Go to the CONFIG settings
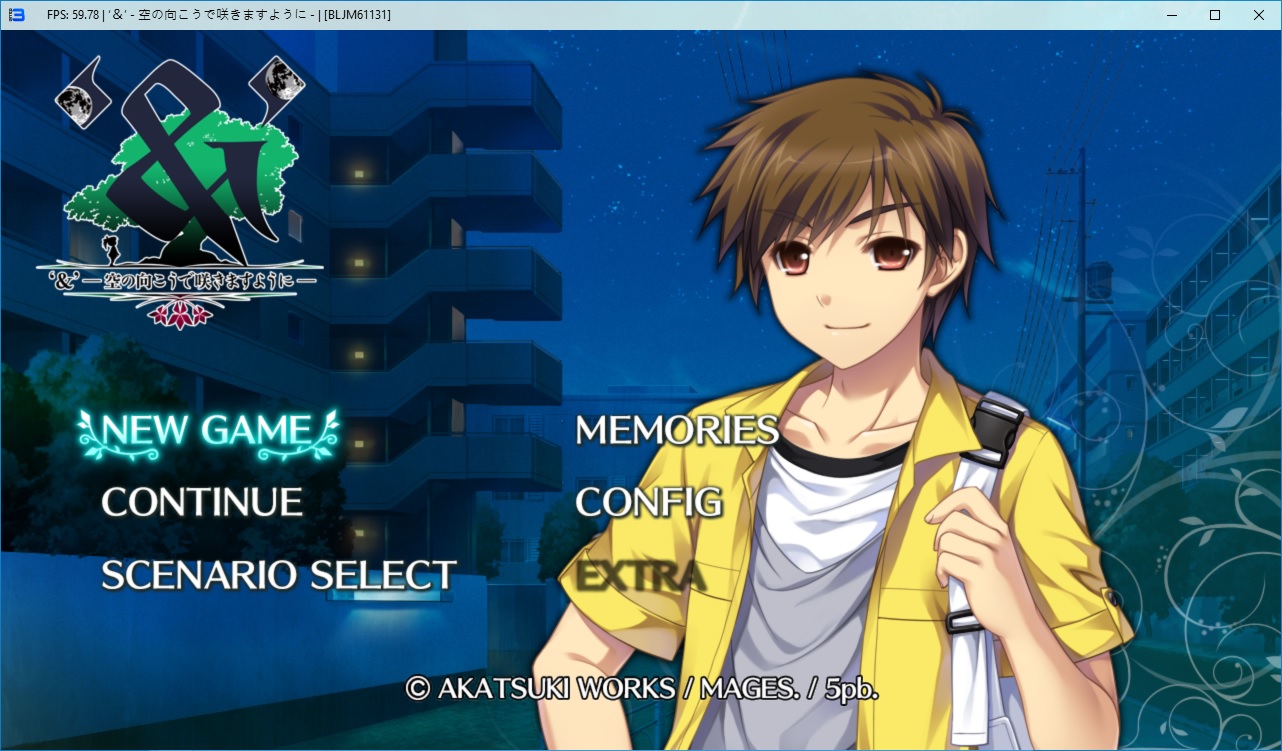 pos(648,502)
